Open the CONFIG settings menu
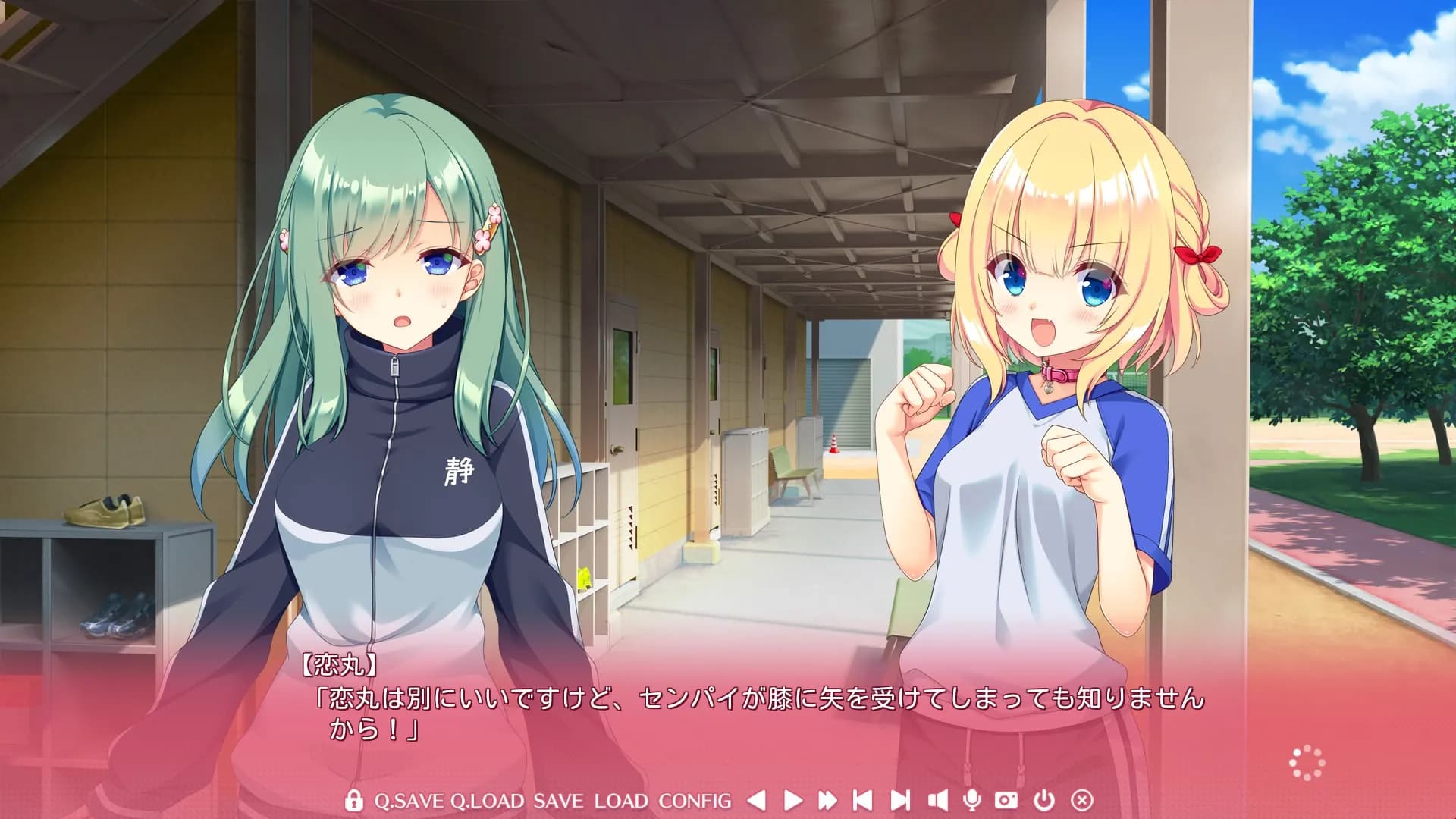The image size is (1456, 819). coord(695,799)
